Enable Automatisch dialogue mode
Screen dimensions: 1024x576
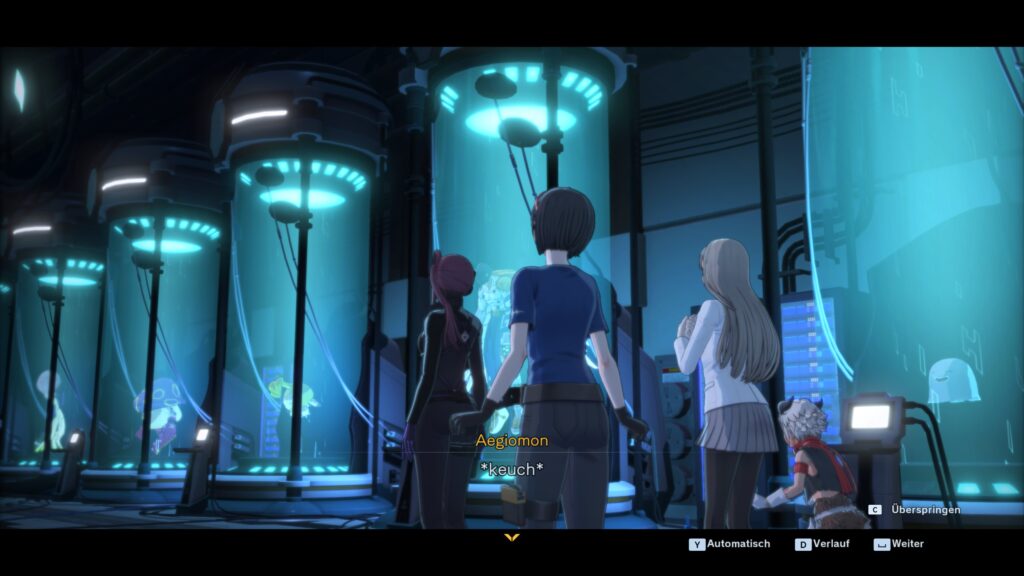pos(730,544)
